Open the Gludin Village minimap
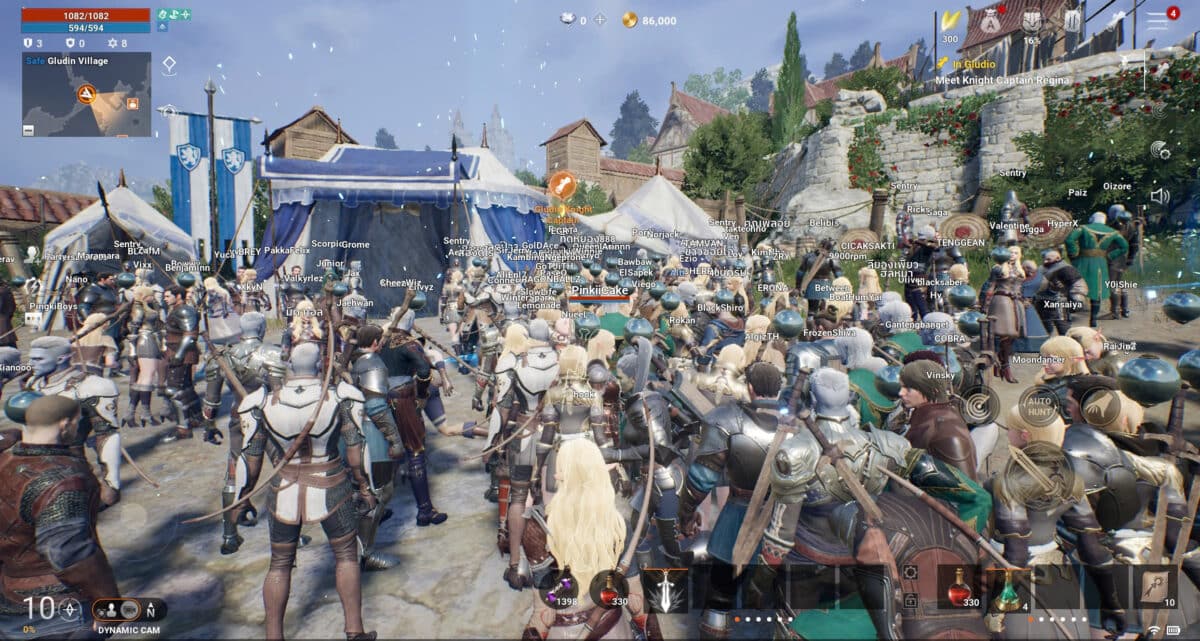 pyautogui.click(x=87, y=94)
